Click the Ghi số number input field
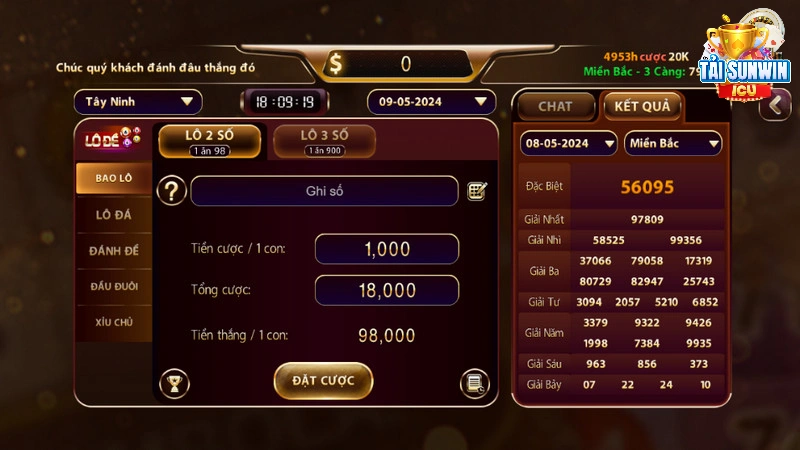The image size is (800, 450). coord(324,191)
